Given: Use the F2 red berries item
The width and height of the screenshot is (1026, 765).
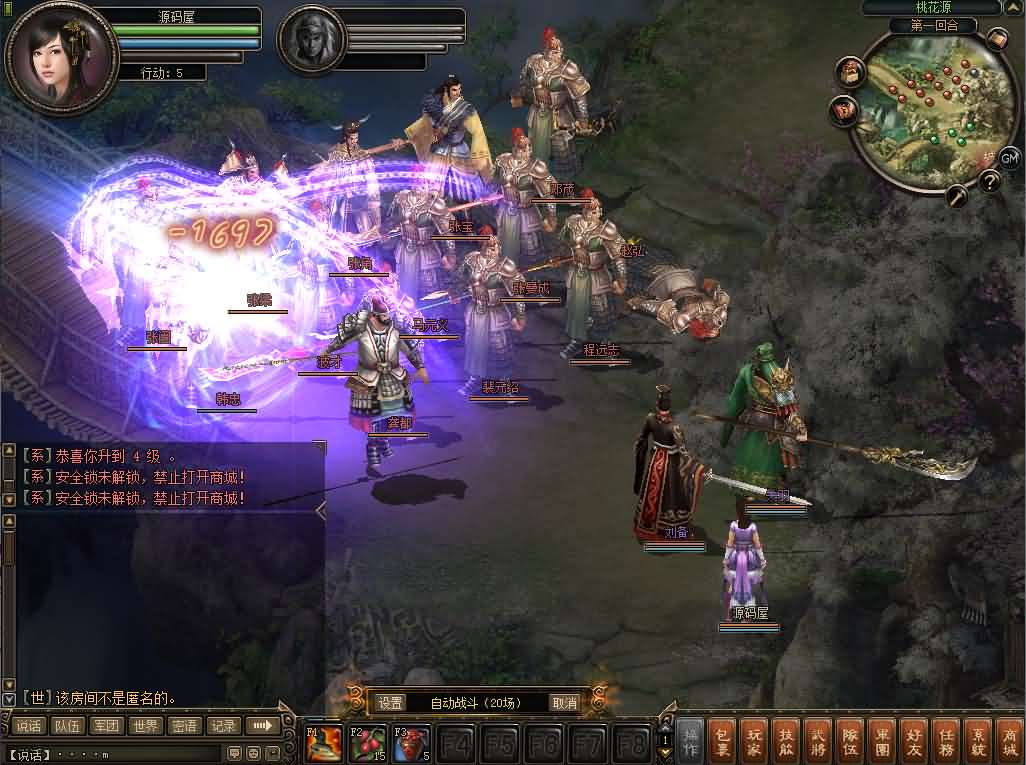Looking at the screenshot, I should pyautogui.click(x=367, y=745).
